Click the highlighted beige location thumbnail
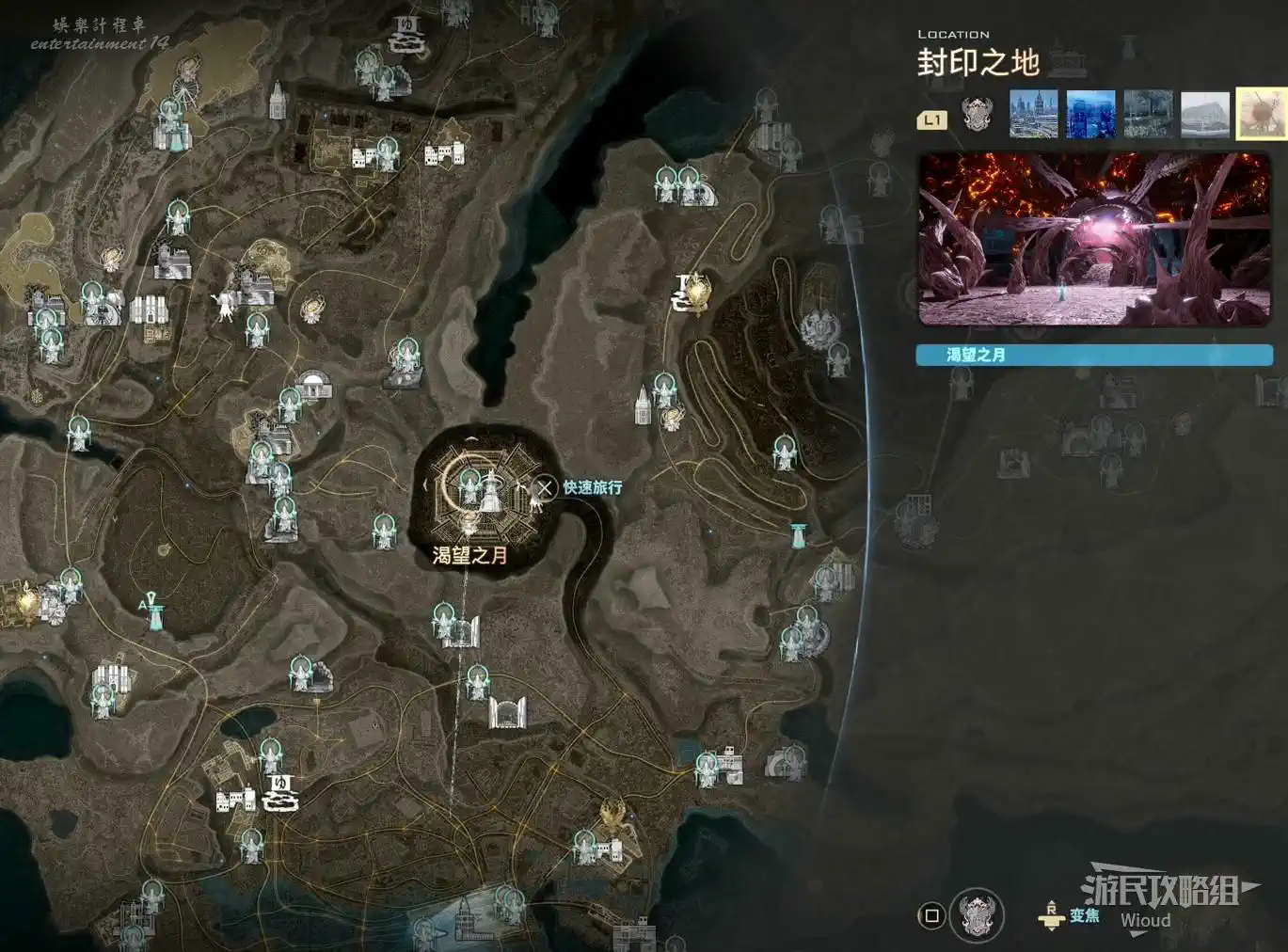1288x952 pixels. click(x=1262, y=114)
